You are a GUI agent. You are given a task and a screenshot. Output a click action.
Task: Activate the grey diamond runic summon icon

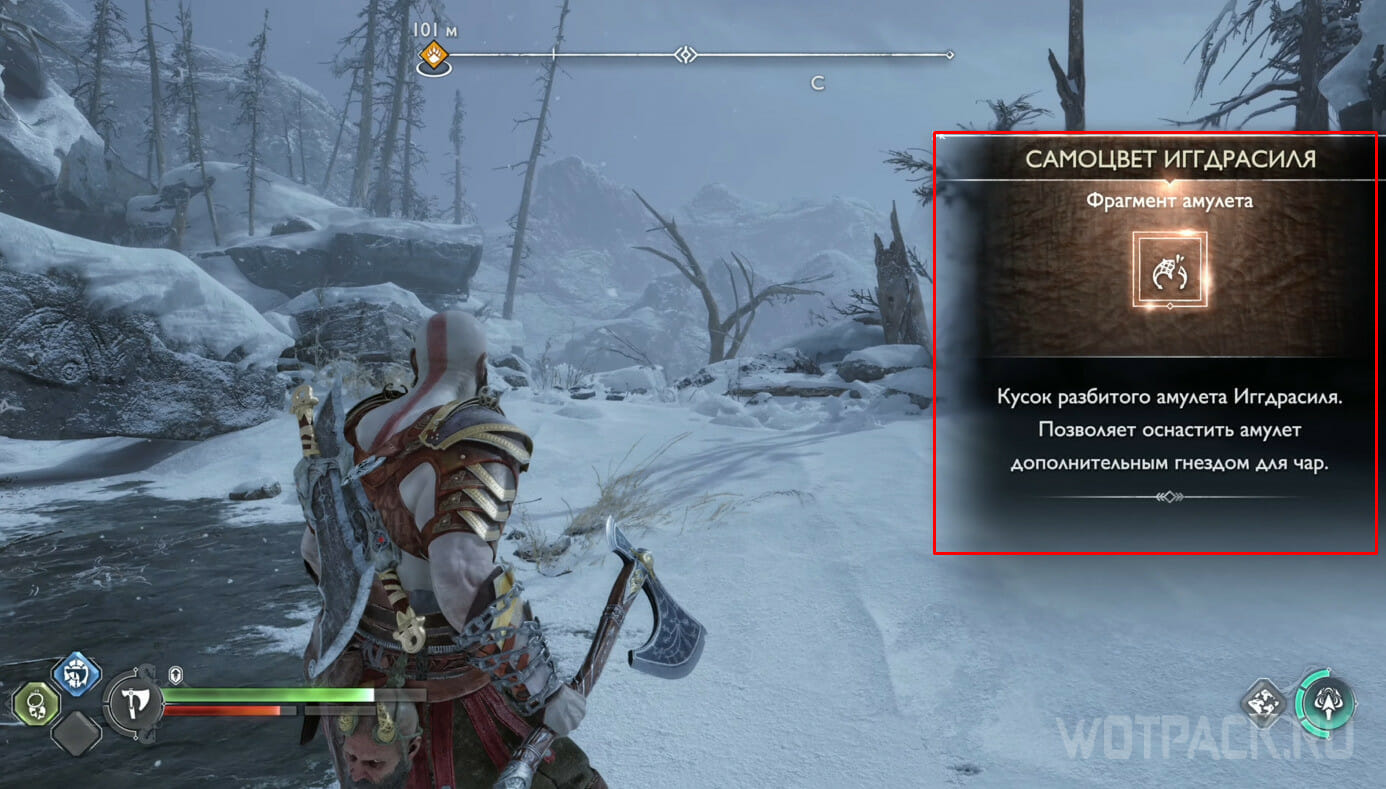(x=1265, y=703)
